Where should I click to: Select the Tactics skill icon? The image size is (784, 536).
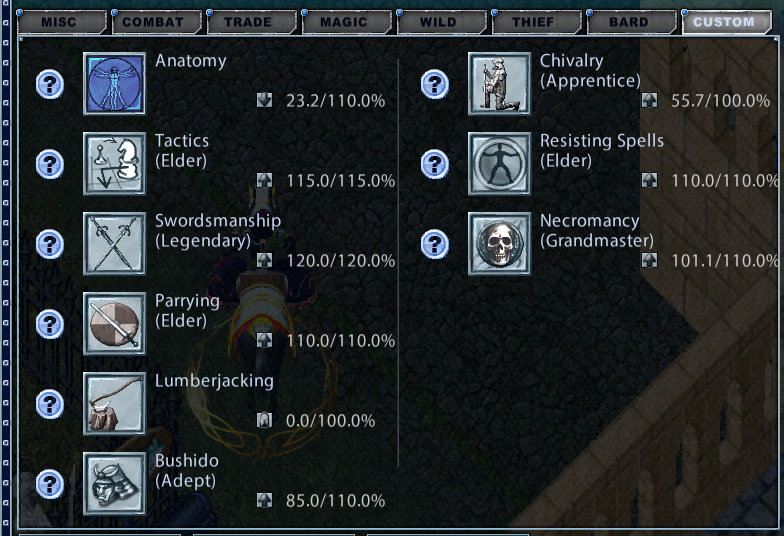[114, 164]
